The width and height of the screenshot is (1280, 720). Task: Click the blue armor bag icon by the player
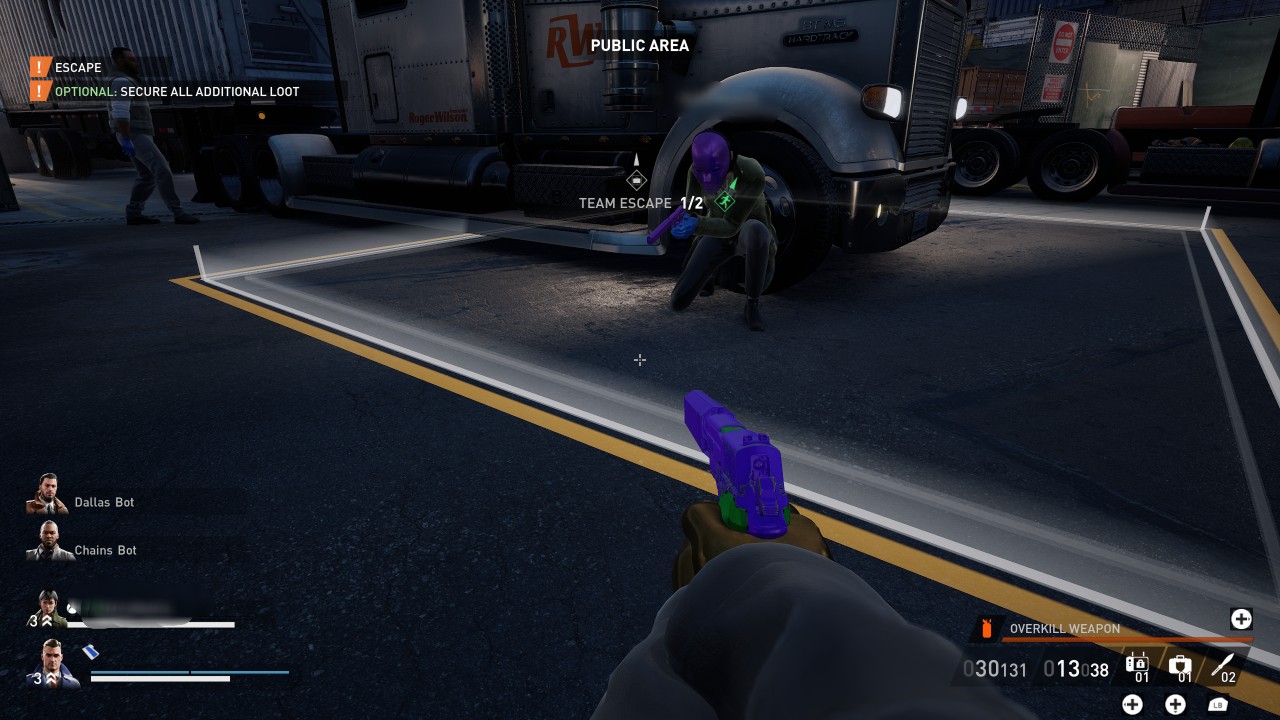click(x=90, y=651)
